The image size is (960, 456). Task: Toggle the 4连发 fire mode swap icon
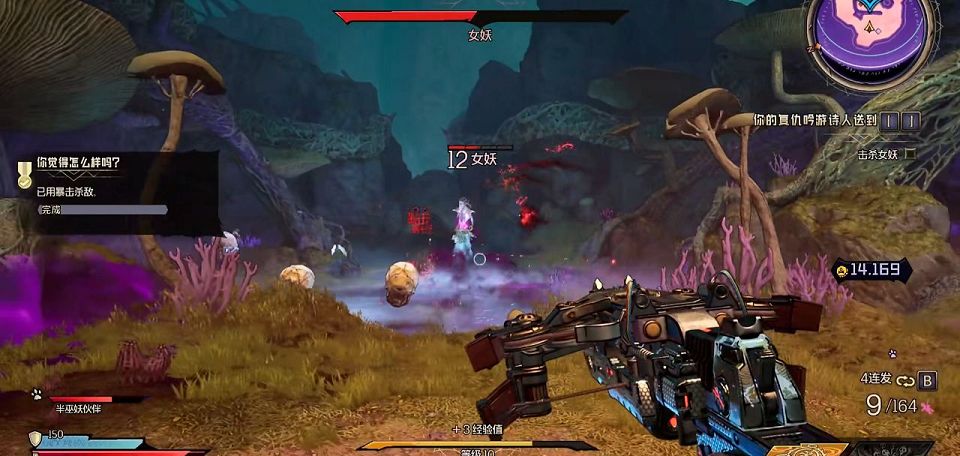pos(906,380)
